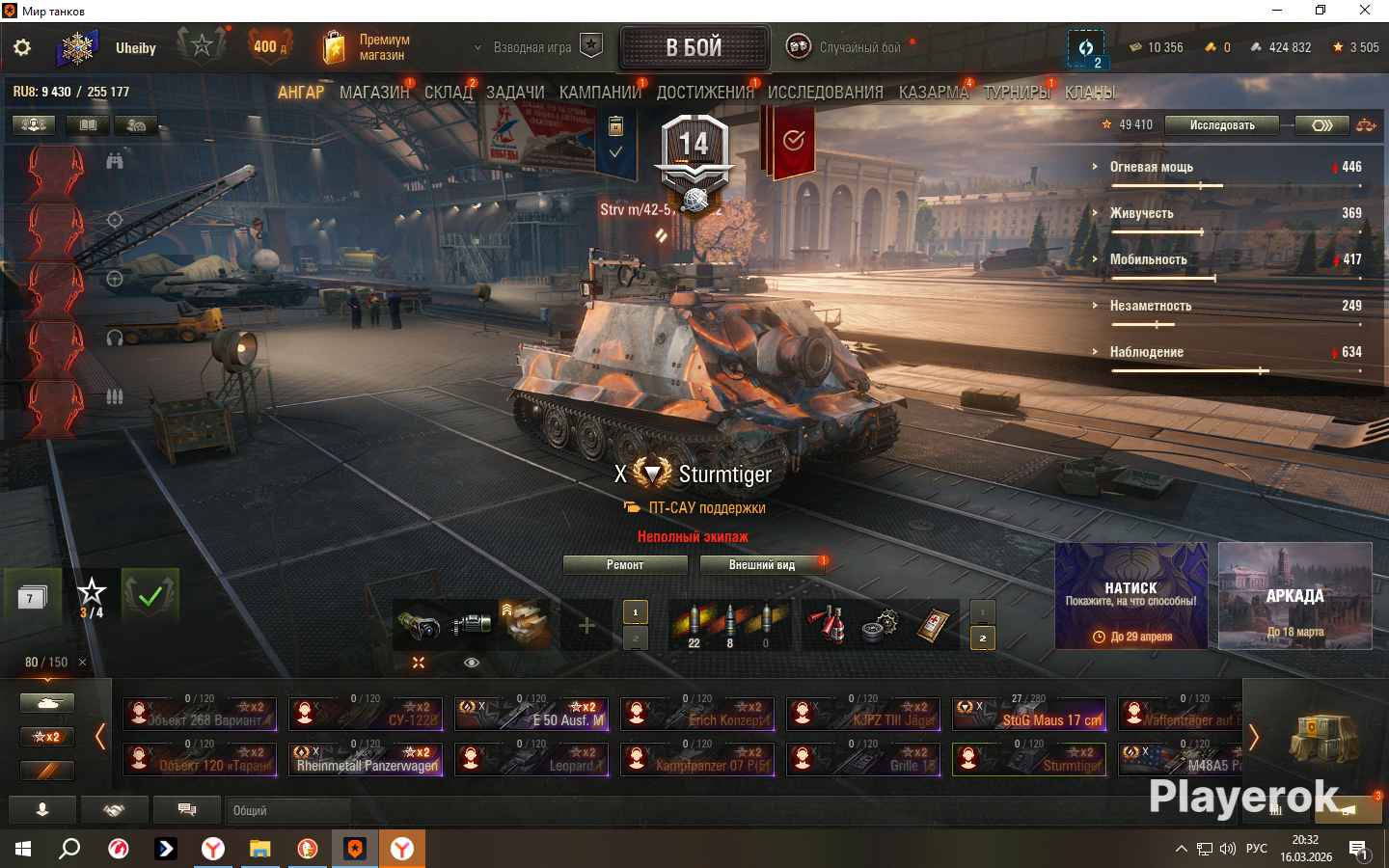Select the АРКАДА mode banner
The image size is (1389, 868).
tap(1294, 595)
